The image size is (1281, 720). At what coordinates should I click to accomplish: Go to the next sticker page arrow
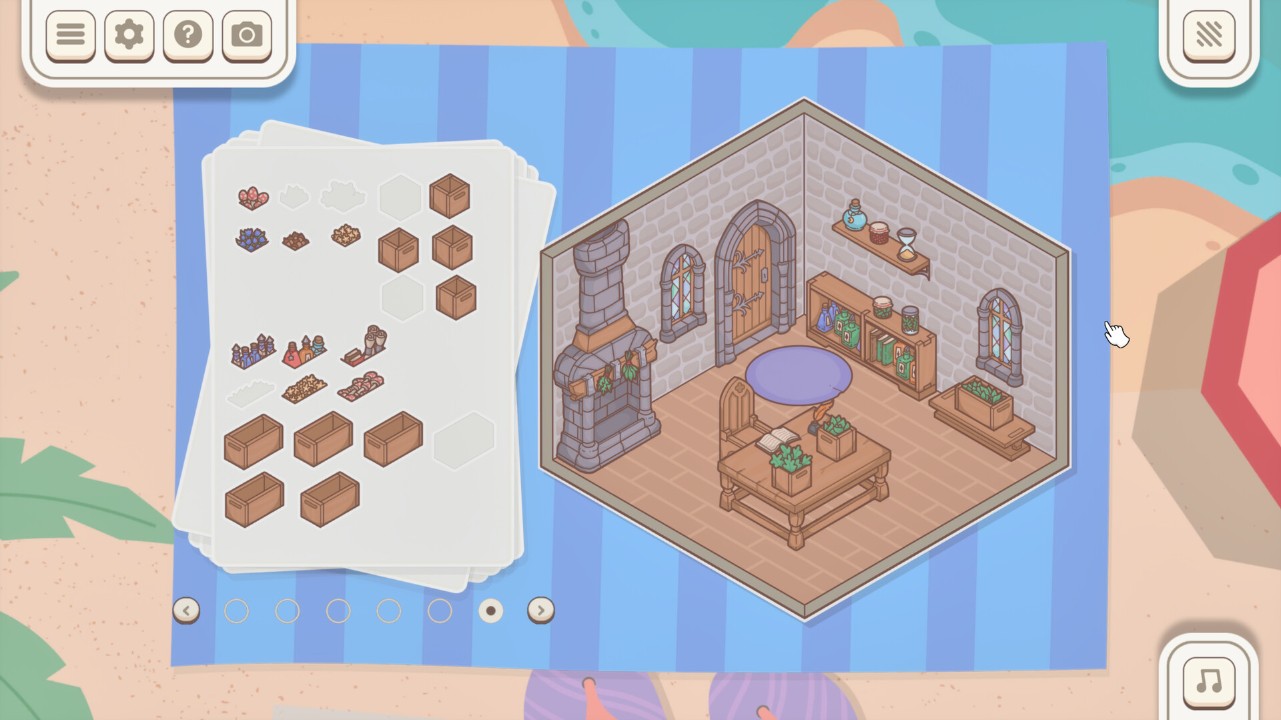click(x=541, y=610)
